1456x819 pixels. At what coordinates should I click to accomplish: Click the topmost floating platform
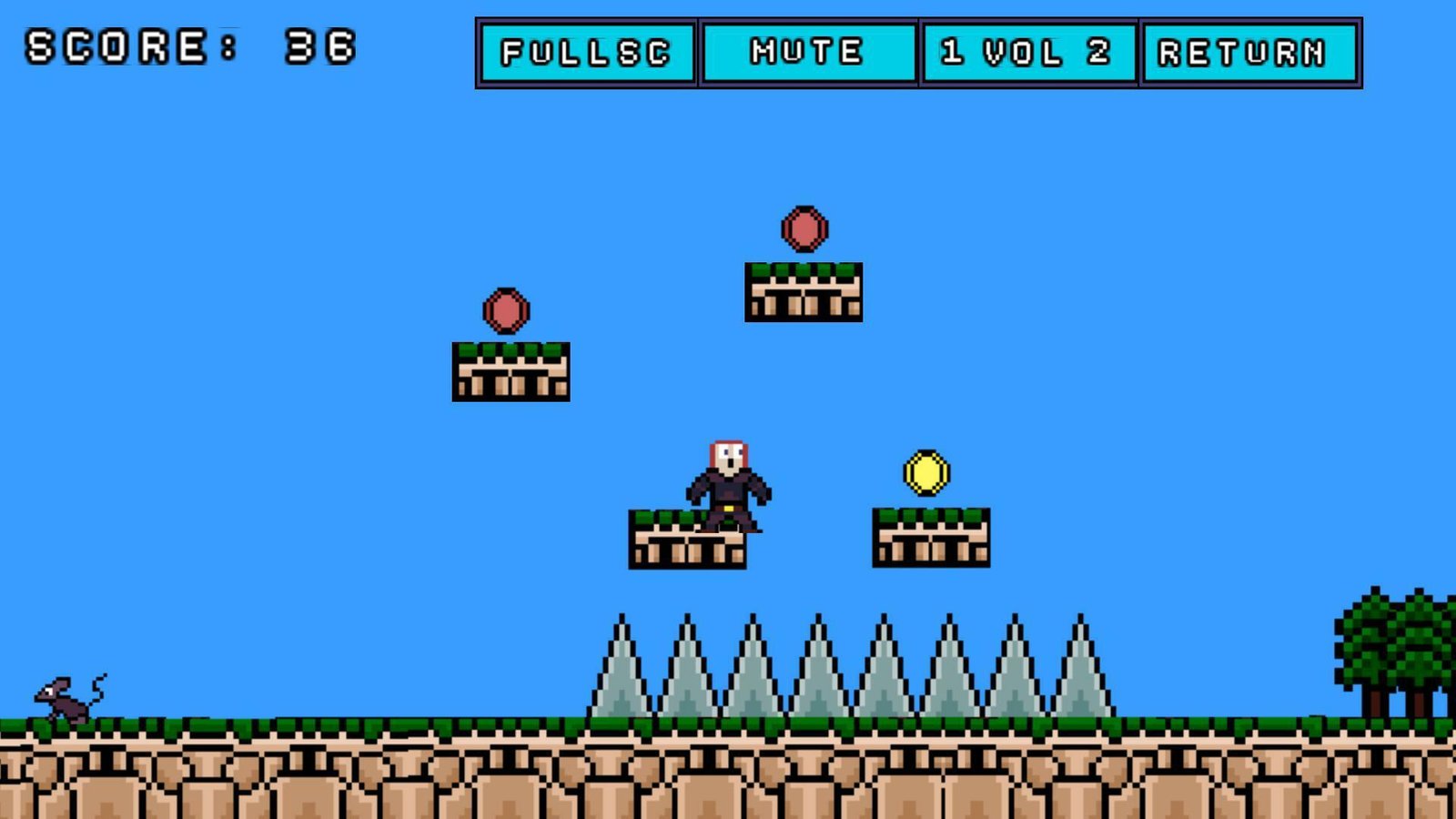click(803, 291)
